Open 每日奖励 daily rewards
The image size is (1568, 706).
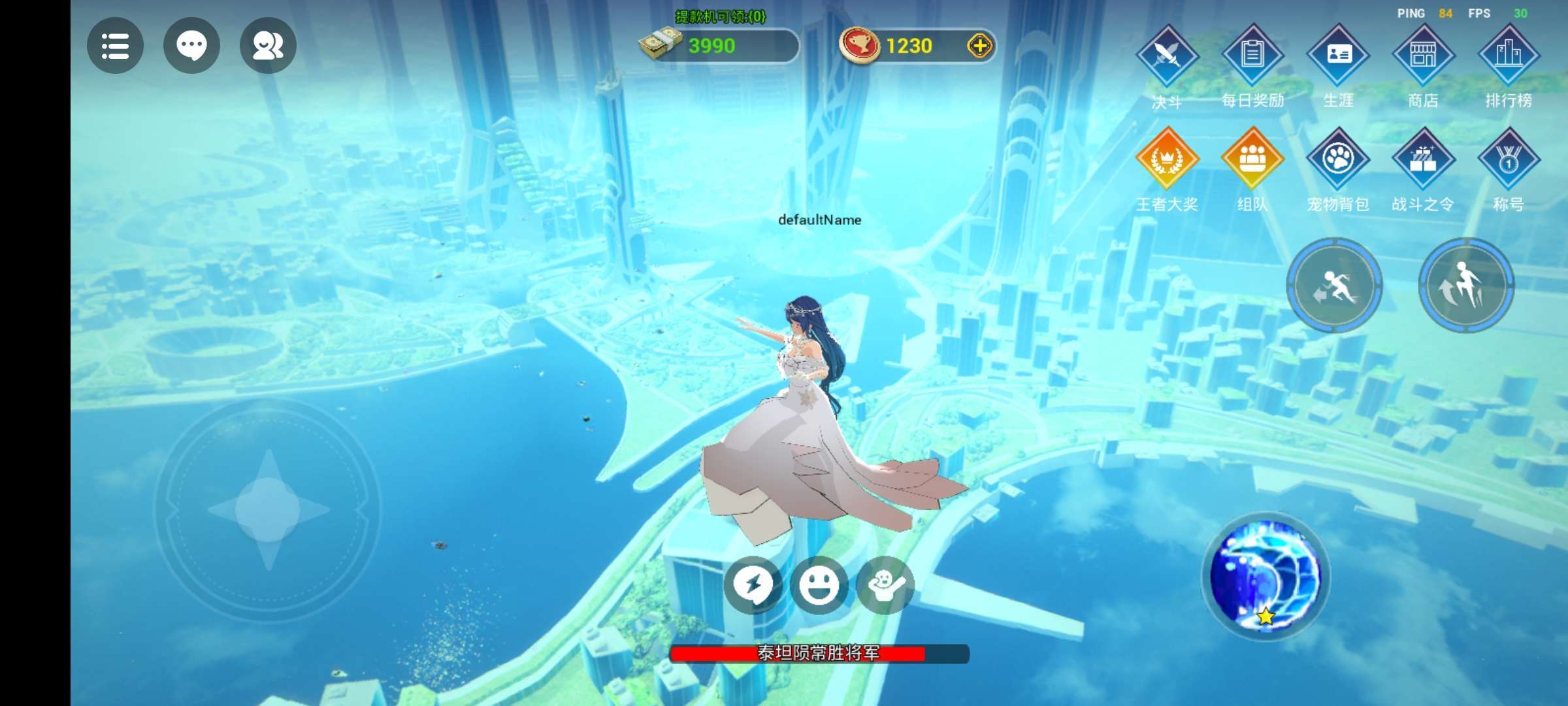click(x=1252, y=56)
